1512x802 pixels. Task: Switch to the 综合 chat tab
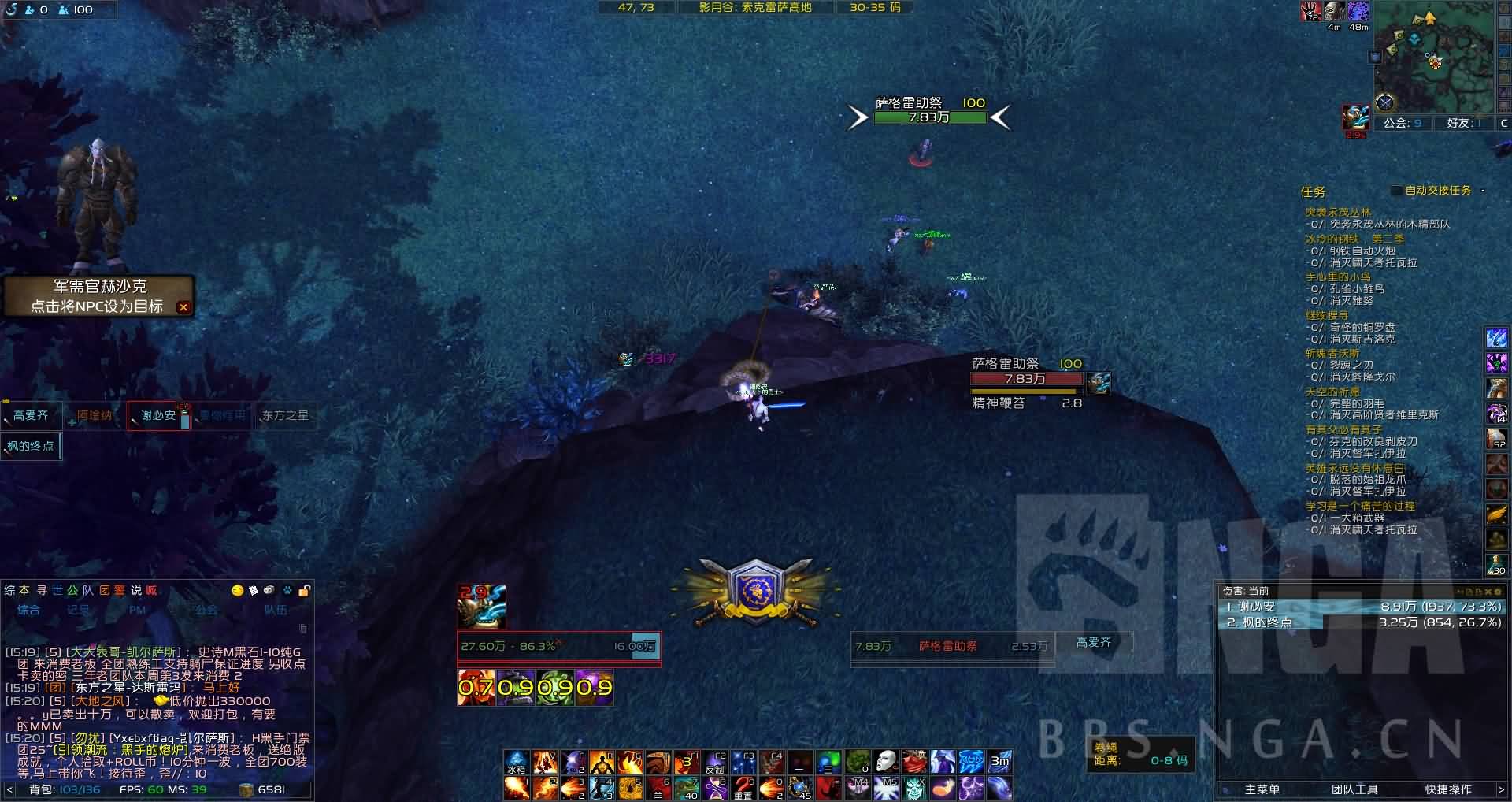[x=29, y=609]
